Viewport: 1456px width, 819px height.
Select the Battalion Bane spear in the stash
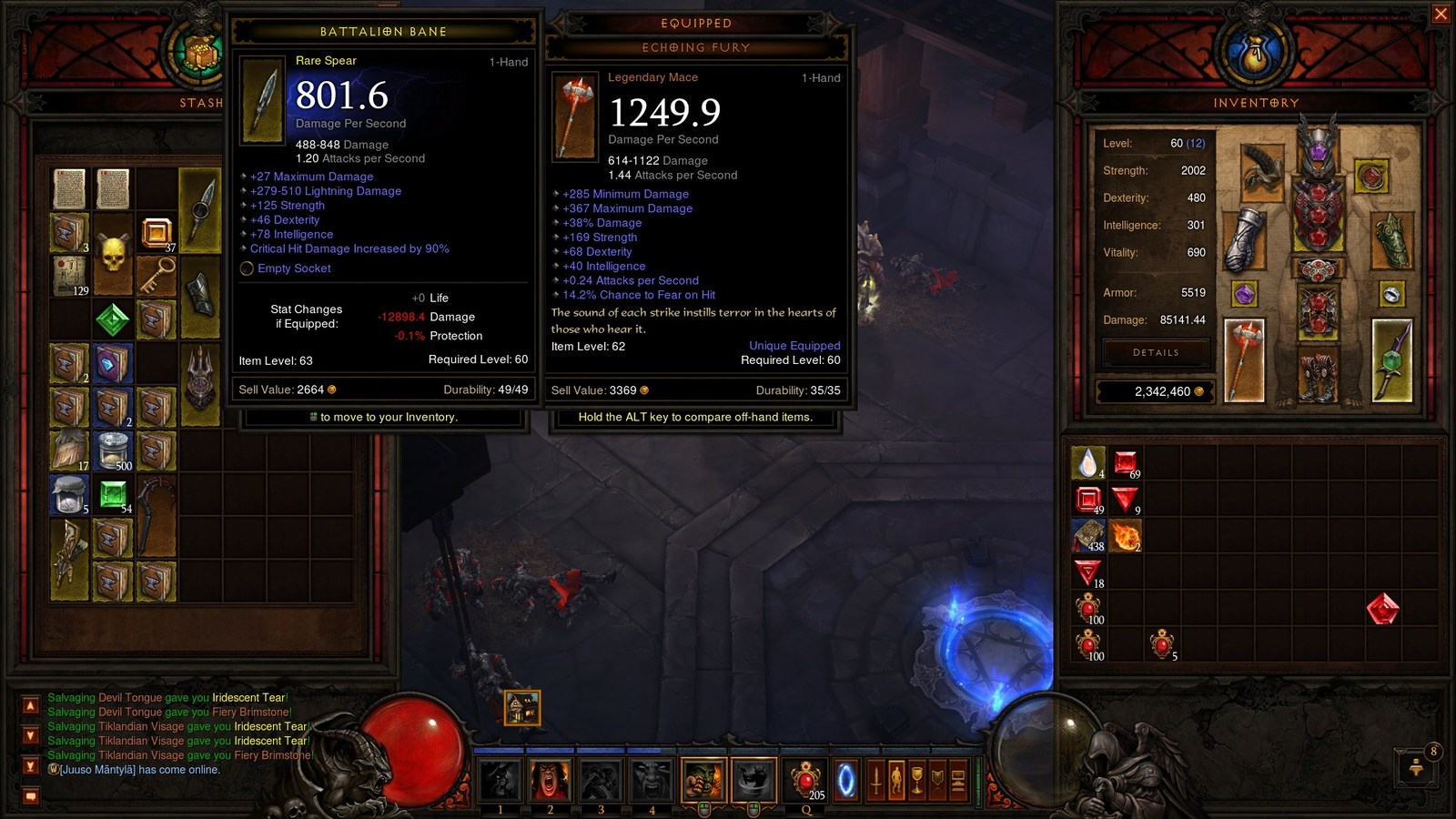pos(199,211)
